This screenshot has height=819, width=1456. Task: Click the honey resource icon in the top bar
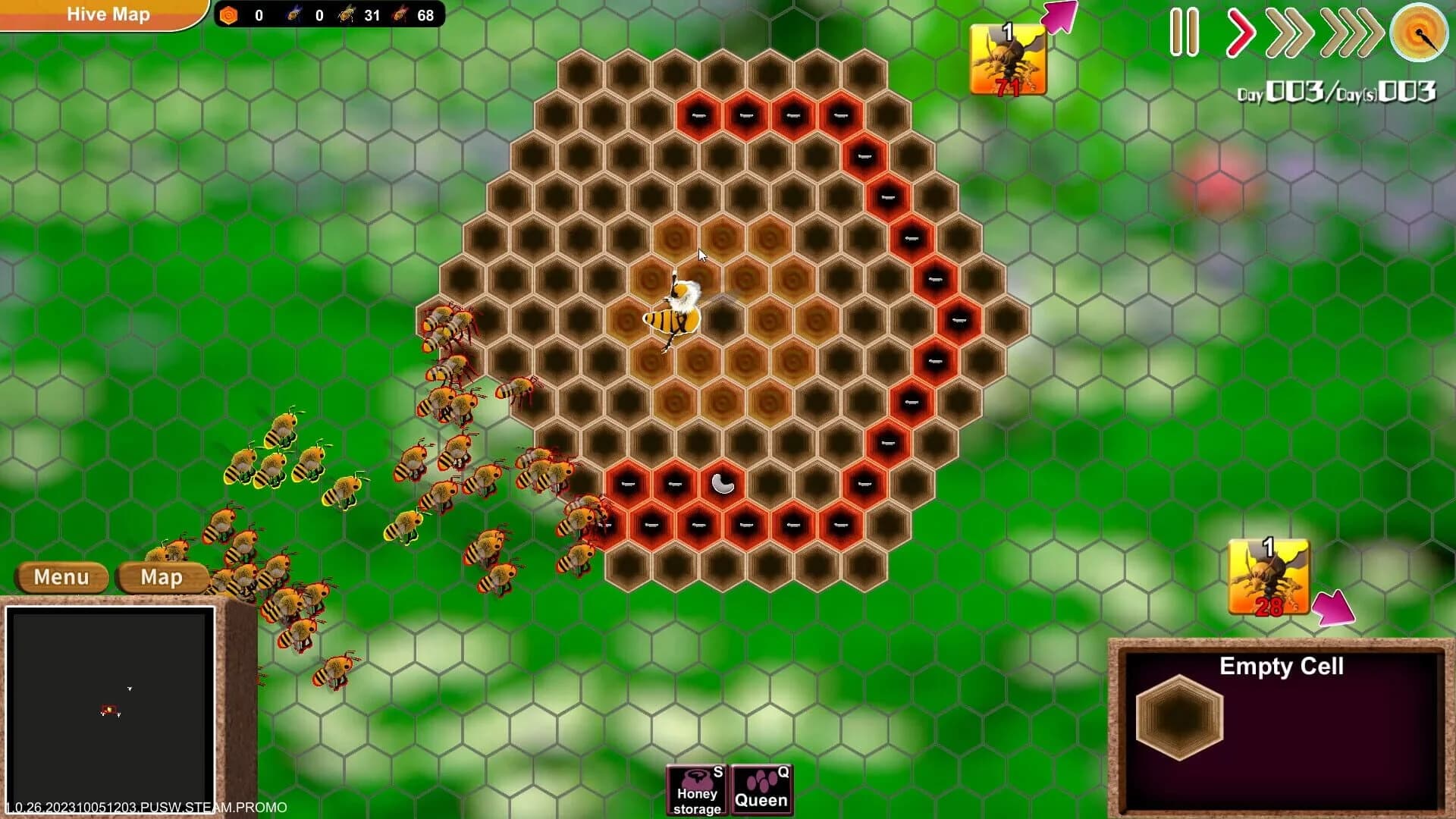[x=227, y=14]
